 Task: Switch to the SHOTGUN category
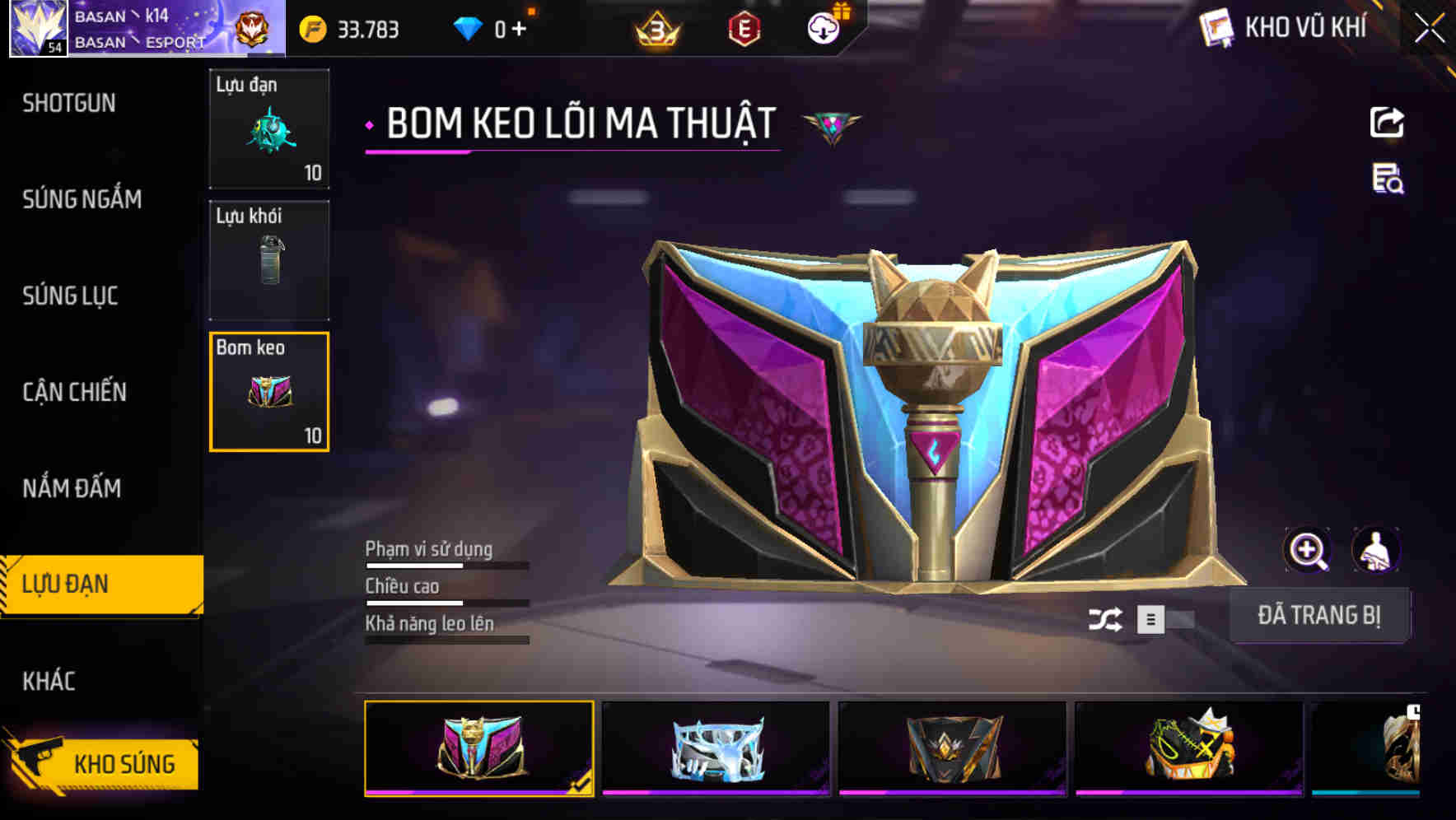click(70, 103)
